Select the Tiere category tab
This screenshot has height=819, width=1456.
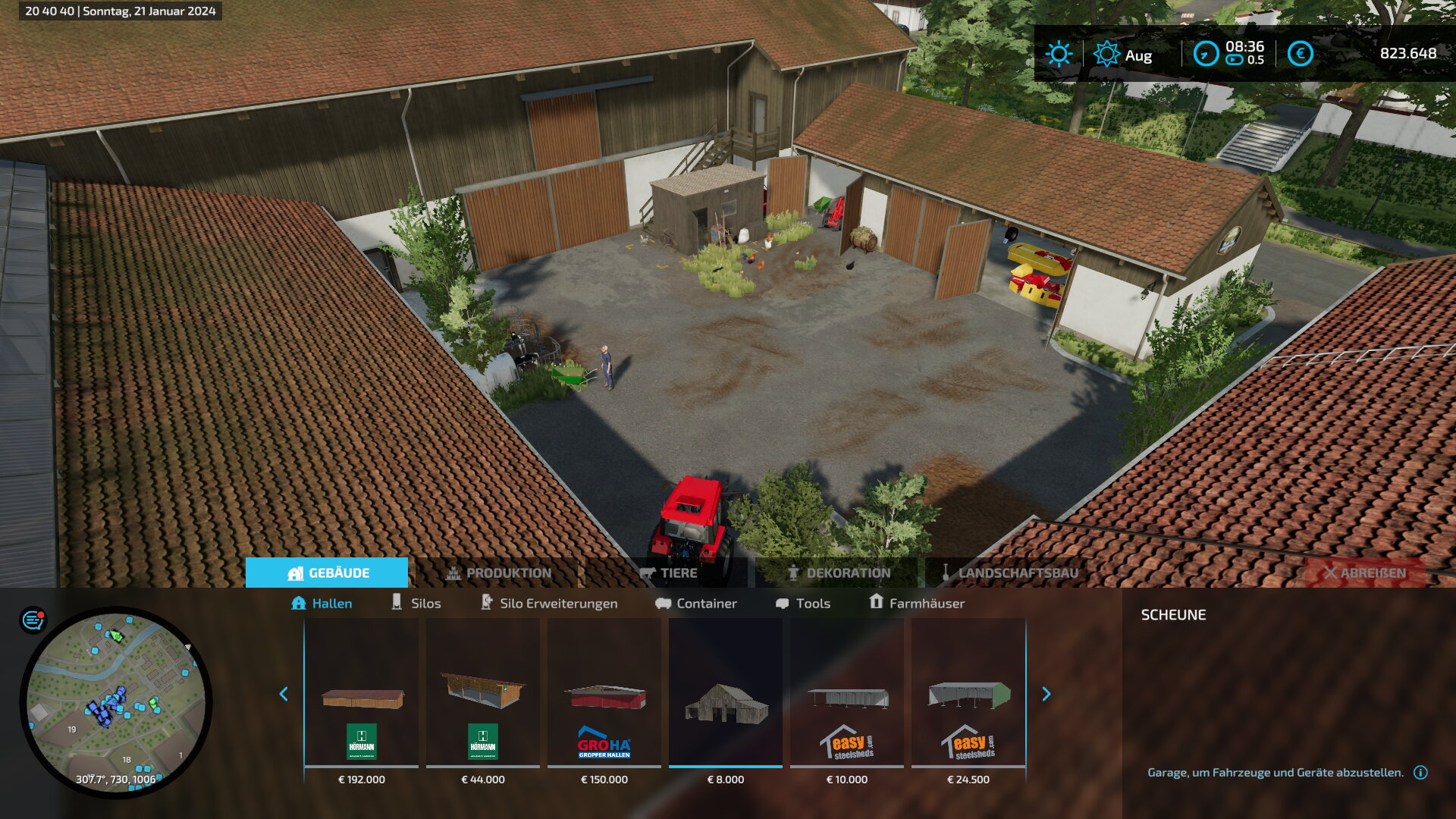click(x=668, y=573)
